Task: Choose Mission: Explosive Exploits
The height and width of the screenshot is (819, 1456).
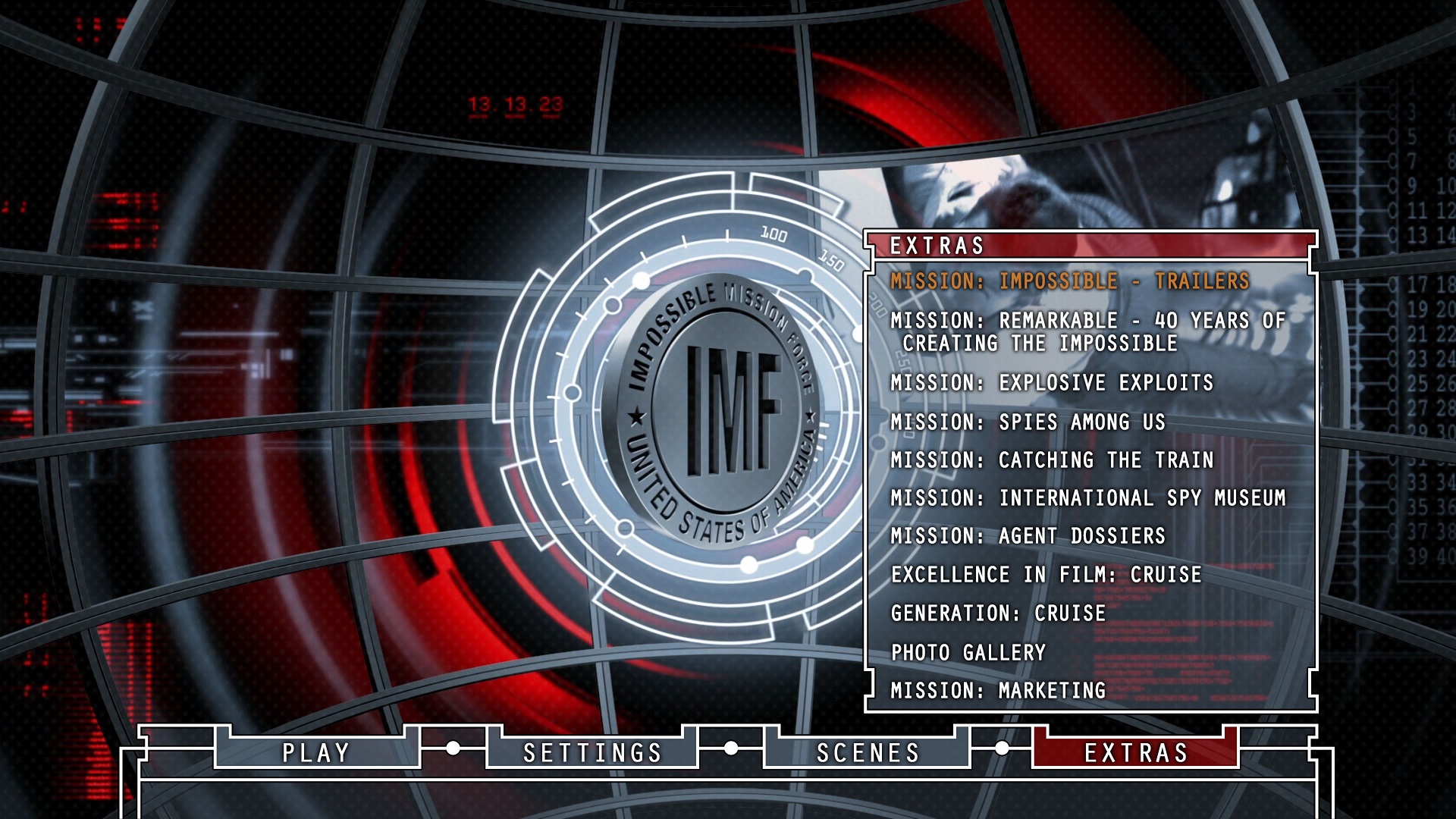Action: (1051, 383)
